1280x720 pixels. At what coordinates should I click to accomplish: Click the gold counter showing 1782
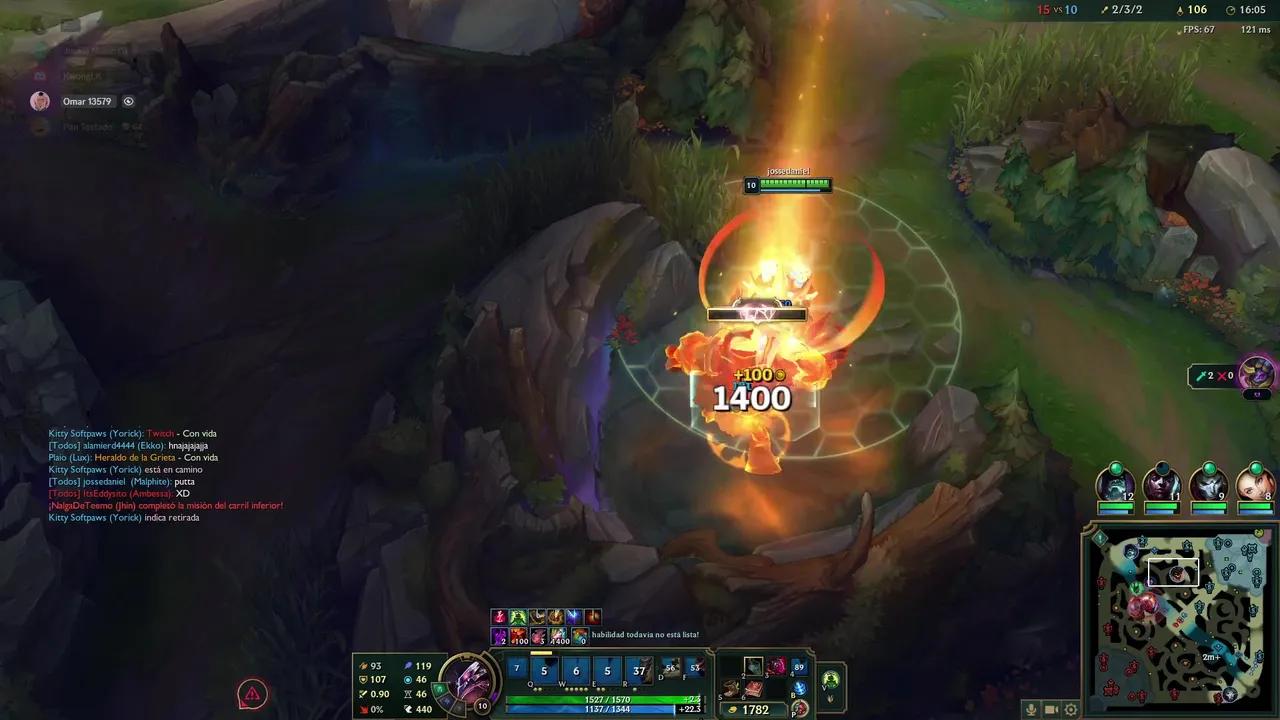click(x=757, y=710)
